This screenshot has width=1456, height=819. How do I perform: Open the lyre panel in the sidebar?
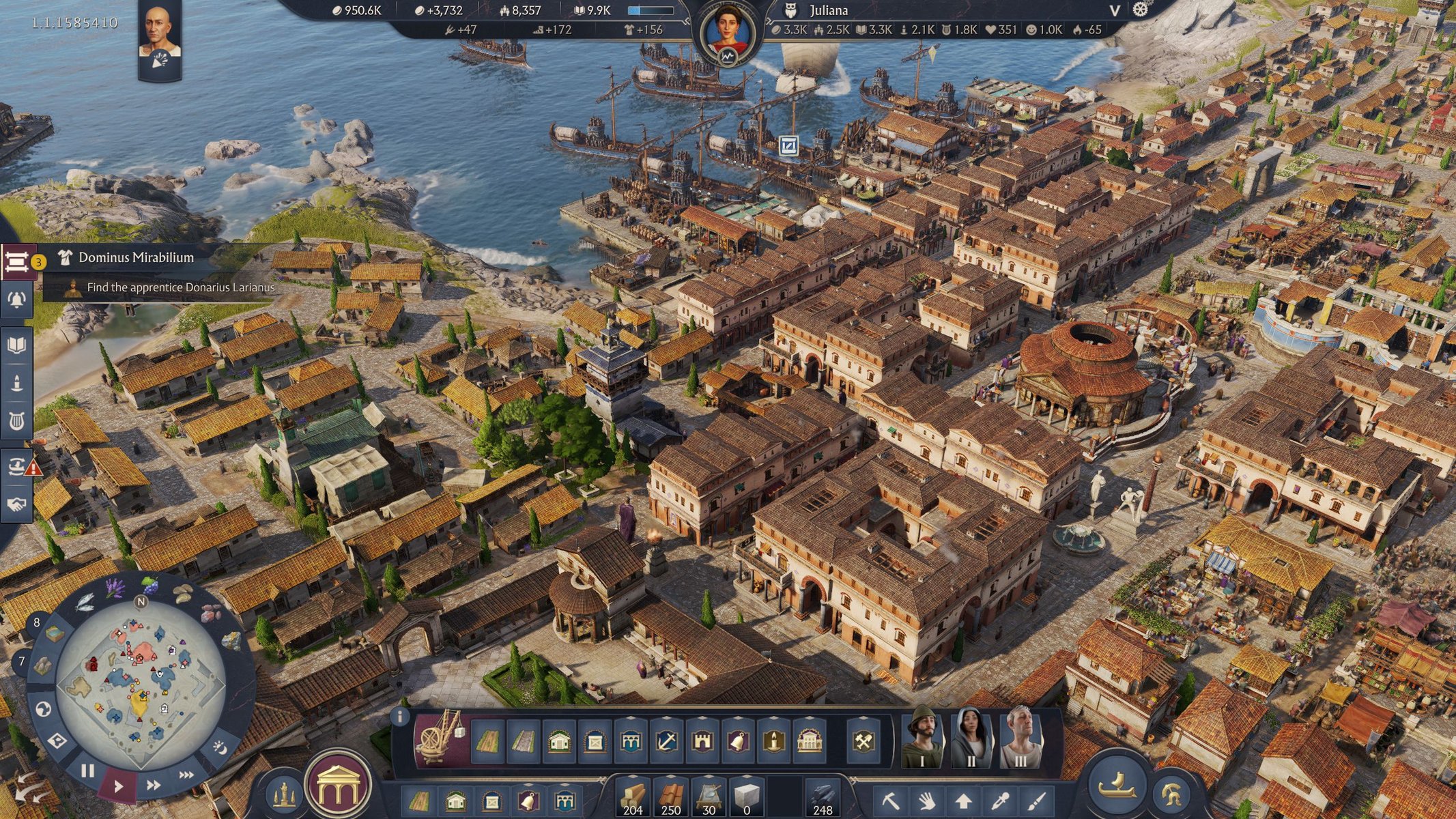16,421
